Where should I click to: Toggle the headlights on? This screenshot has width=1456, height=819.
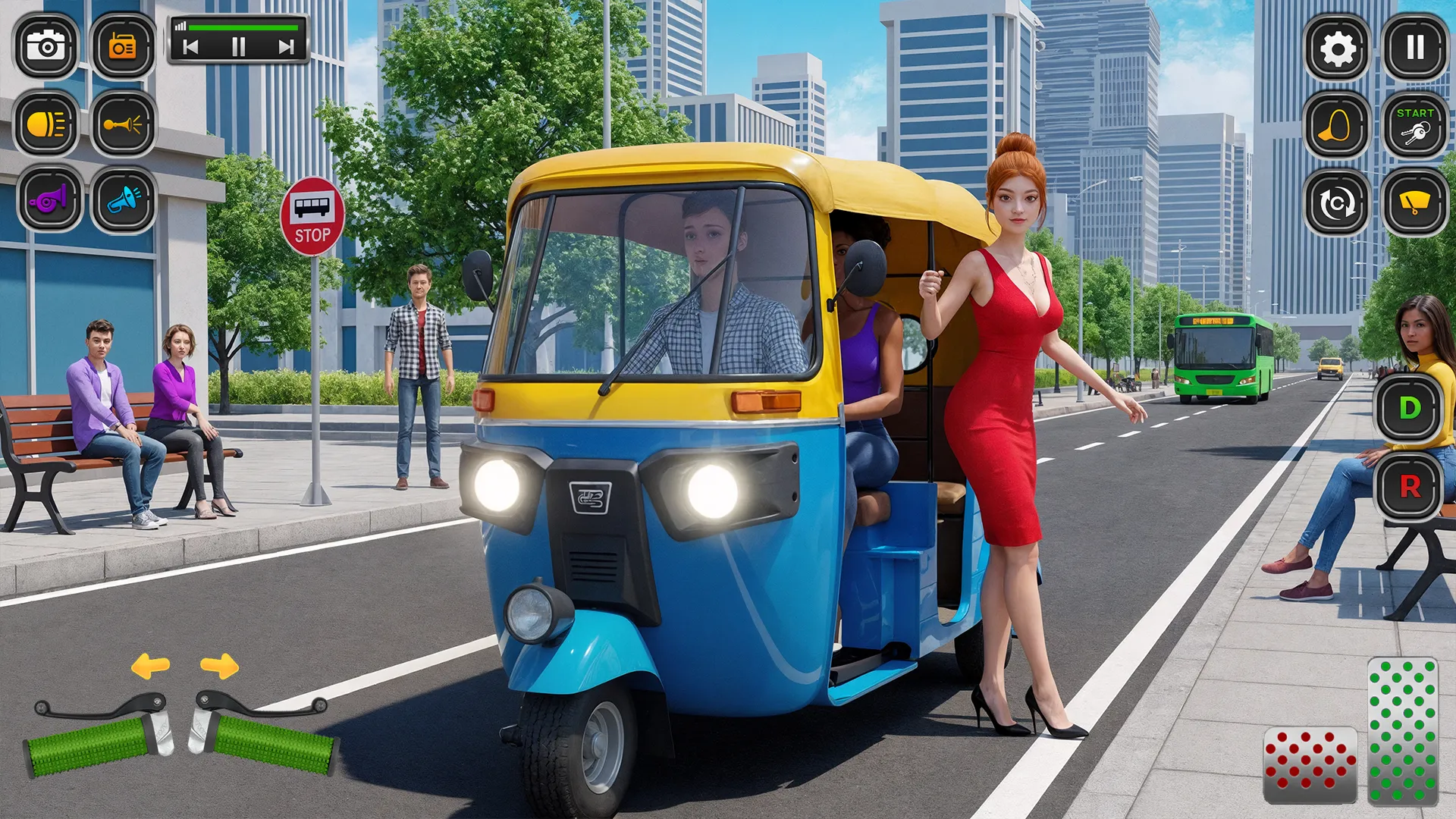click(47, 124)
